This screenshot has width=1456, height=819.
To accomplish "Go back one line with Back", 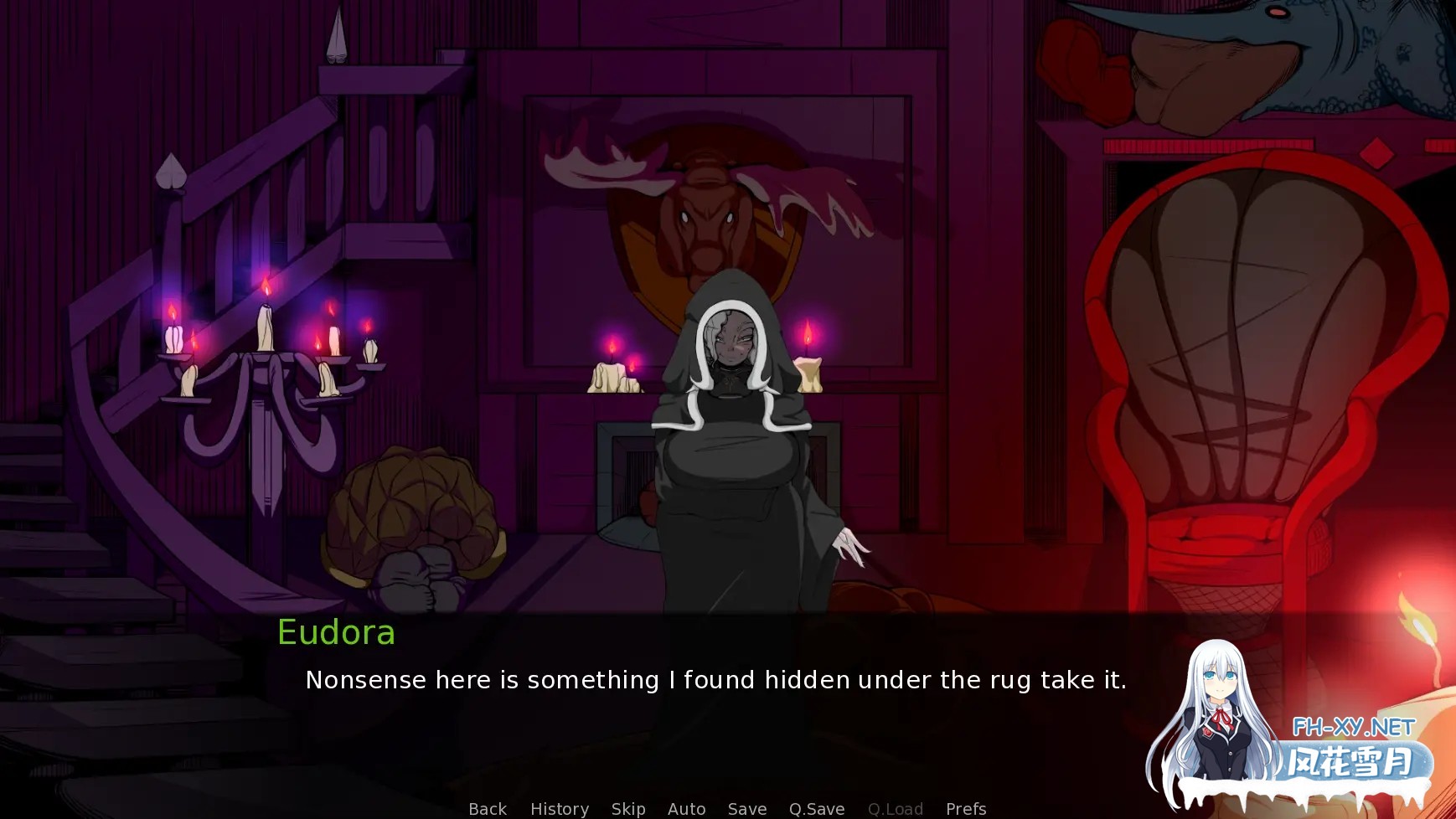I will coord(488,809).
